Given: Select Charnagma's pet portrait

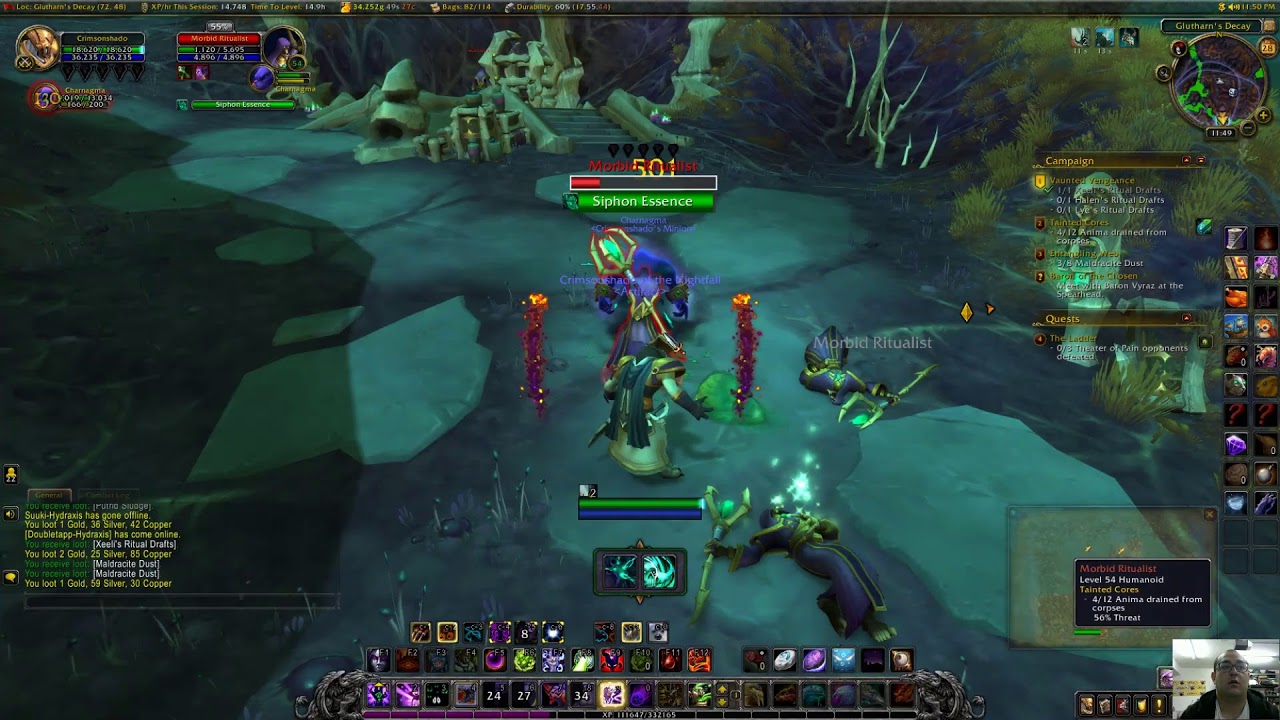Looking at the screenshot, I should (x=46, y=96).
